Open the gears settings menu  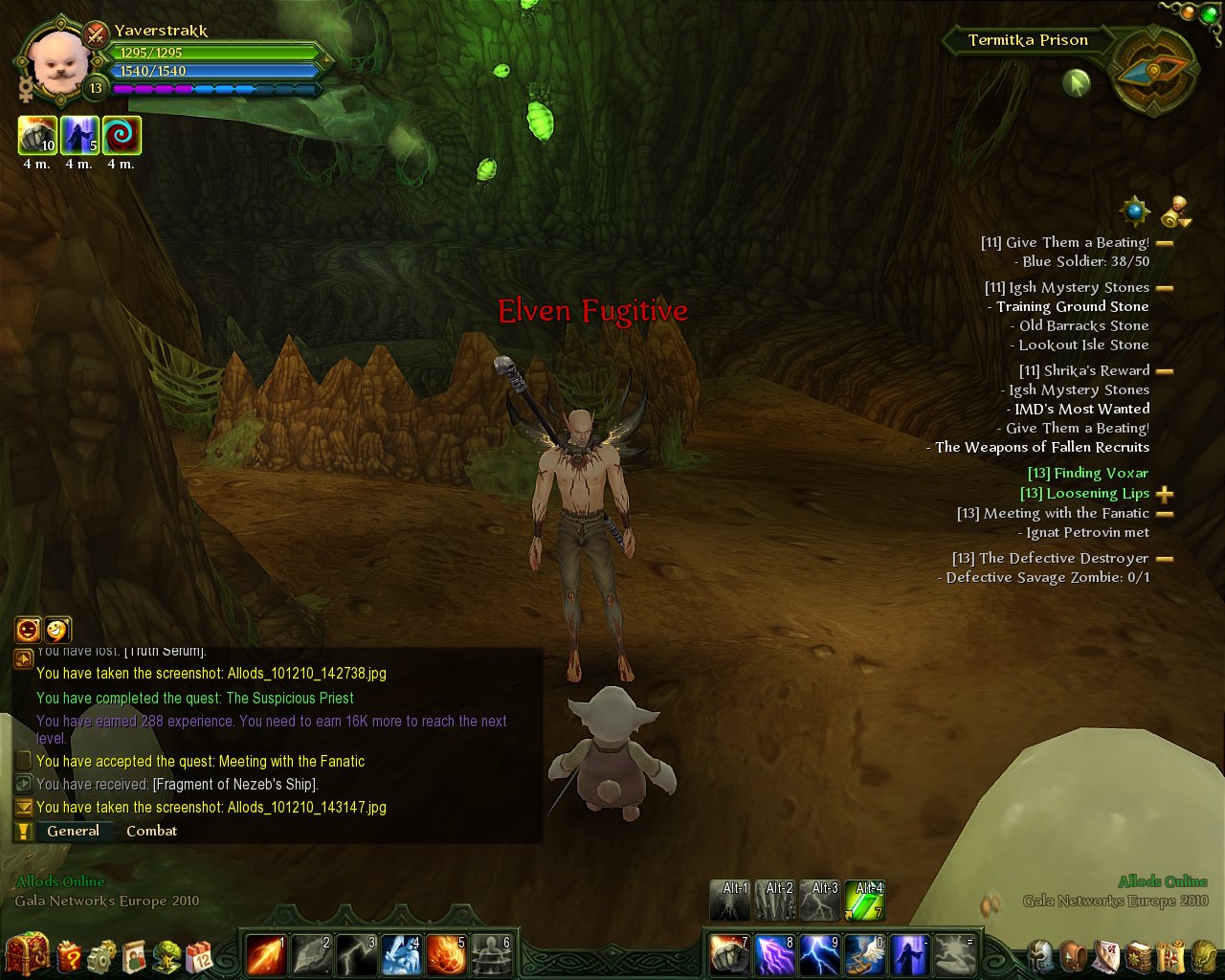pos(101,955)
